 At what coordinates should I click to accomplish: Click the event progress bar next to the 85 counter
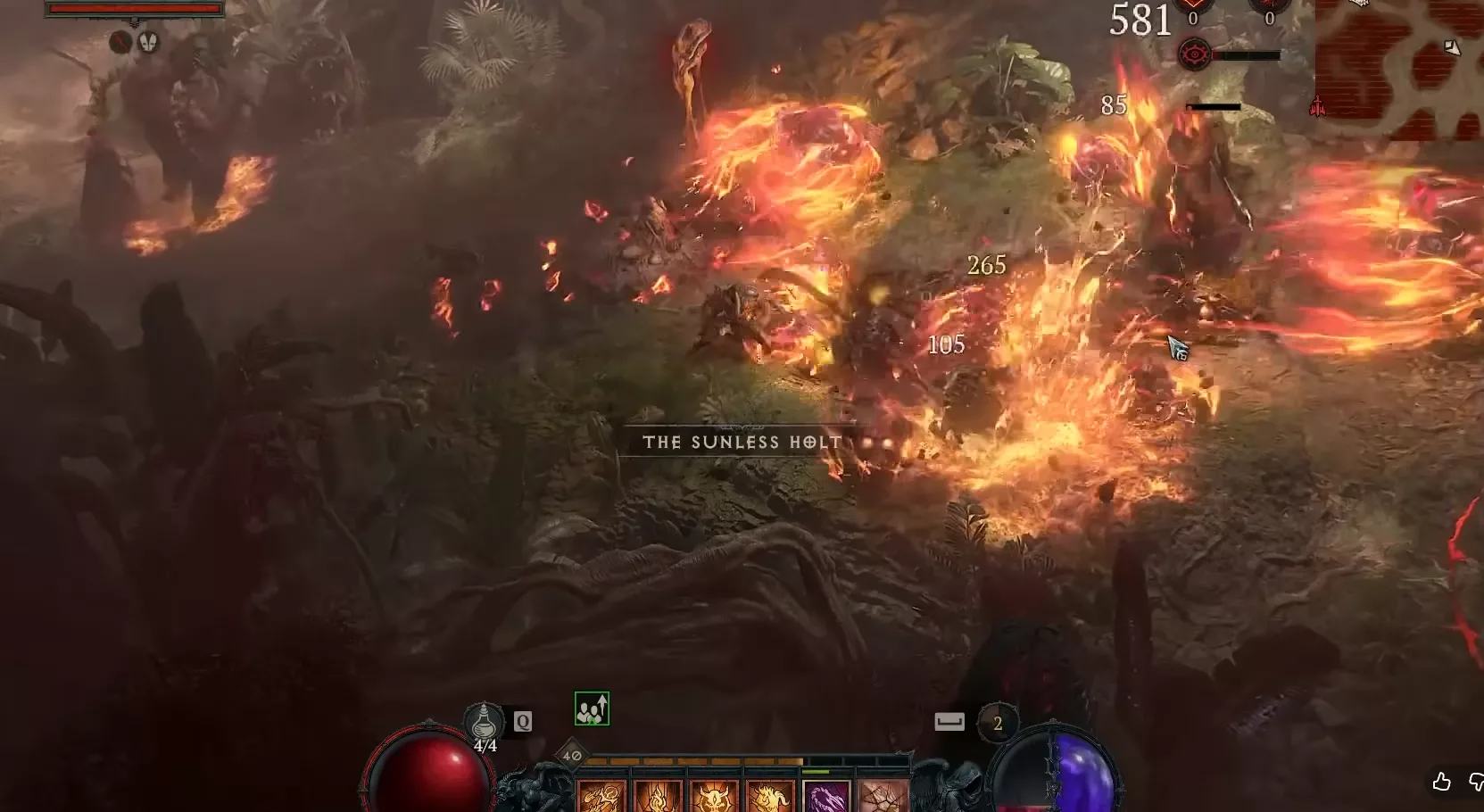(x=1212, y=106)
